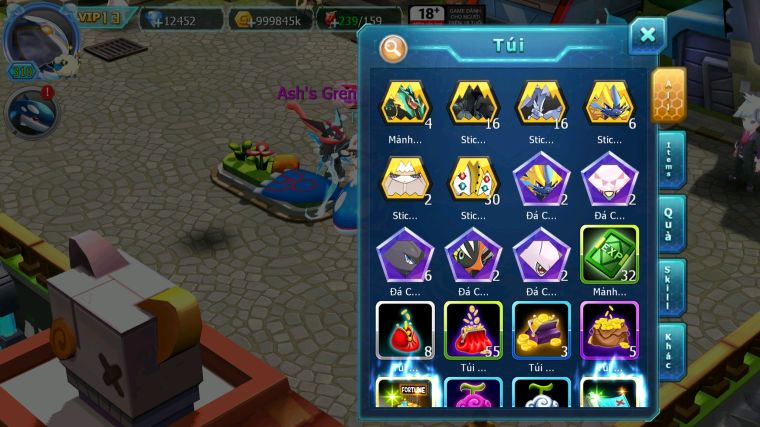Switch to the Khác tab
This screenshot has width=760, height=427.
click(x=672, y=351)
